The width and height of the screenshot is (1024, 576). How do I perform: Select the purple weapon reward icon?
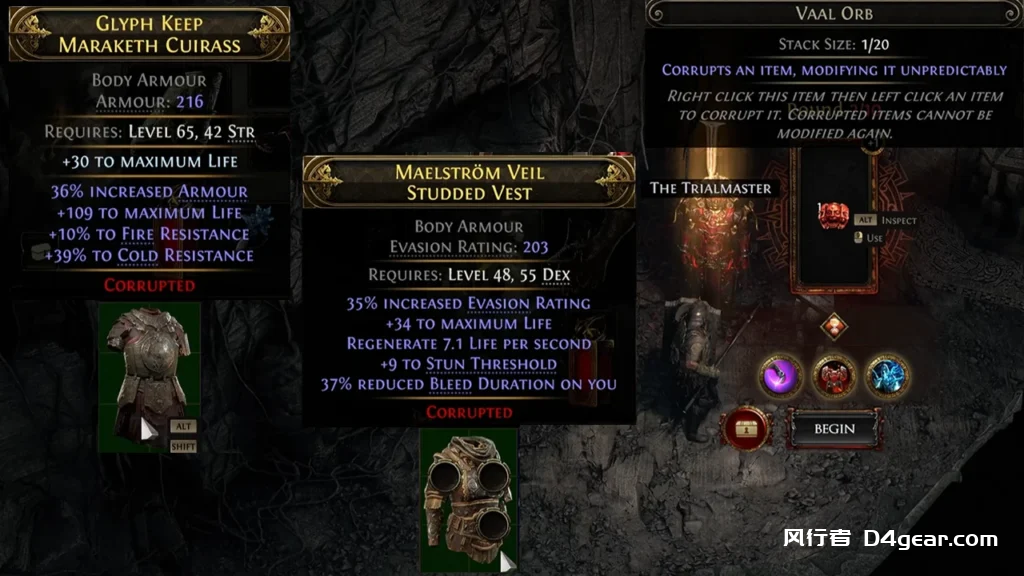click(782, 375)
